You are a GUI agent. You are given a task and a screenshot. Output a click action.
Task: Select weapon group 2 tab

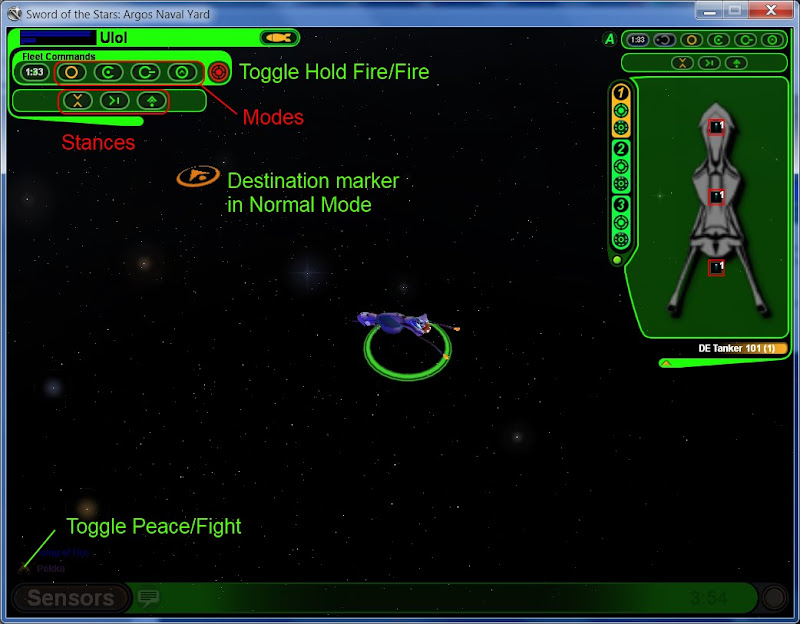click(x=620, y=148)
